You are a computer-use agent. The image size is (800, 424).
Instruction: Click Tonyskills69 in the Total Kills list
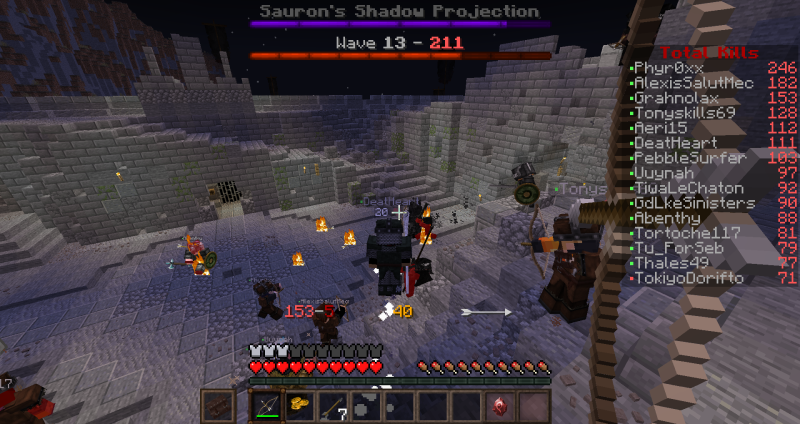point(685,113)
